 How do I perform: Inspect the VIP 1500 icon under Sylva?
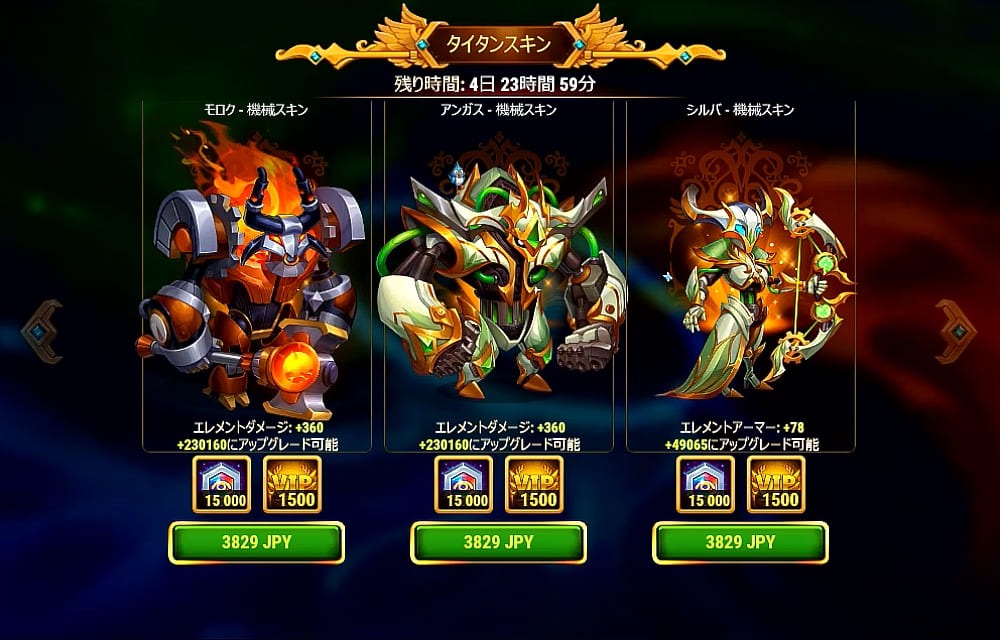(776, 484)
